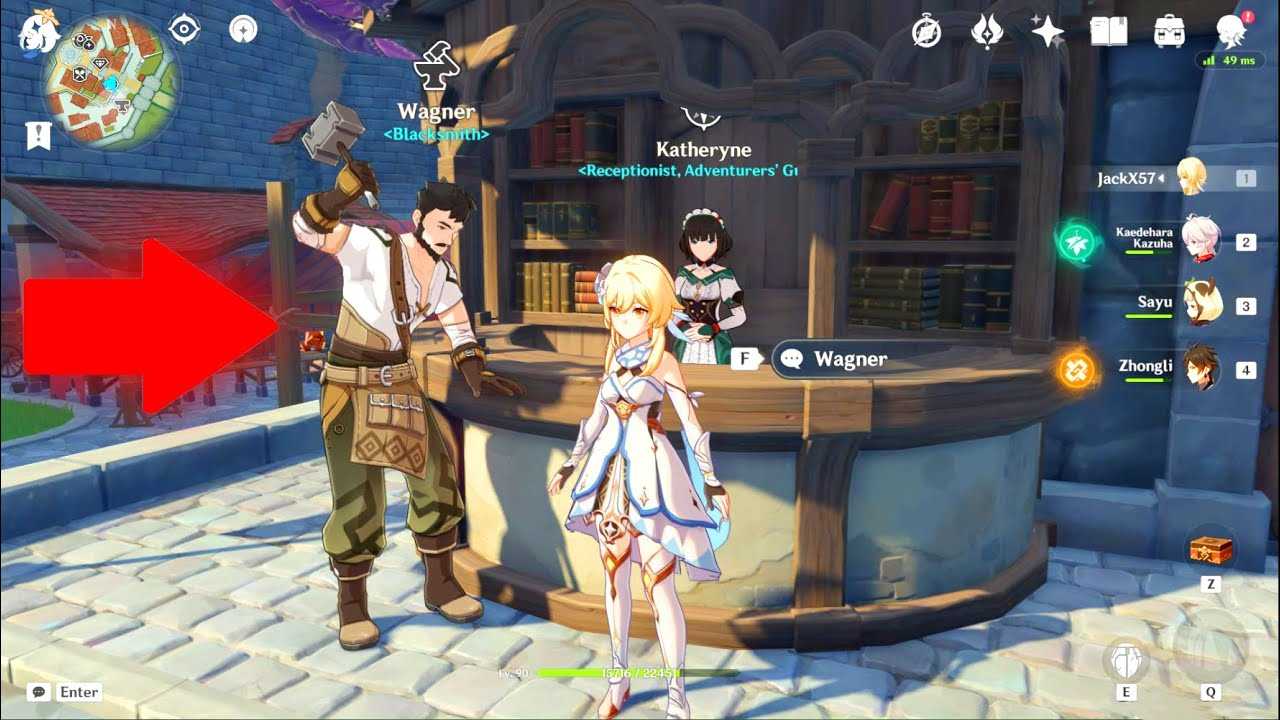1280x720 pixels.
Task: Use the treasure chest gadget icon
Action: [1210, 550]
